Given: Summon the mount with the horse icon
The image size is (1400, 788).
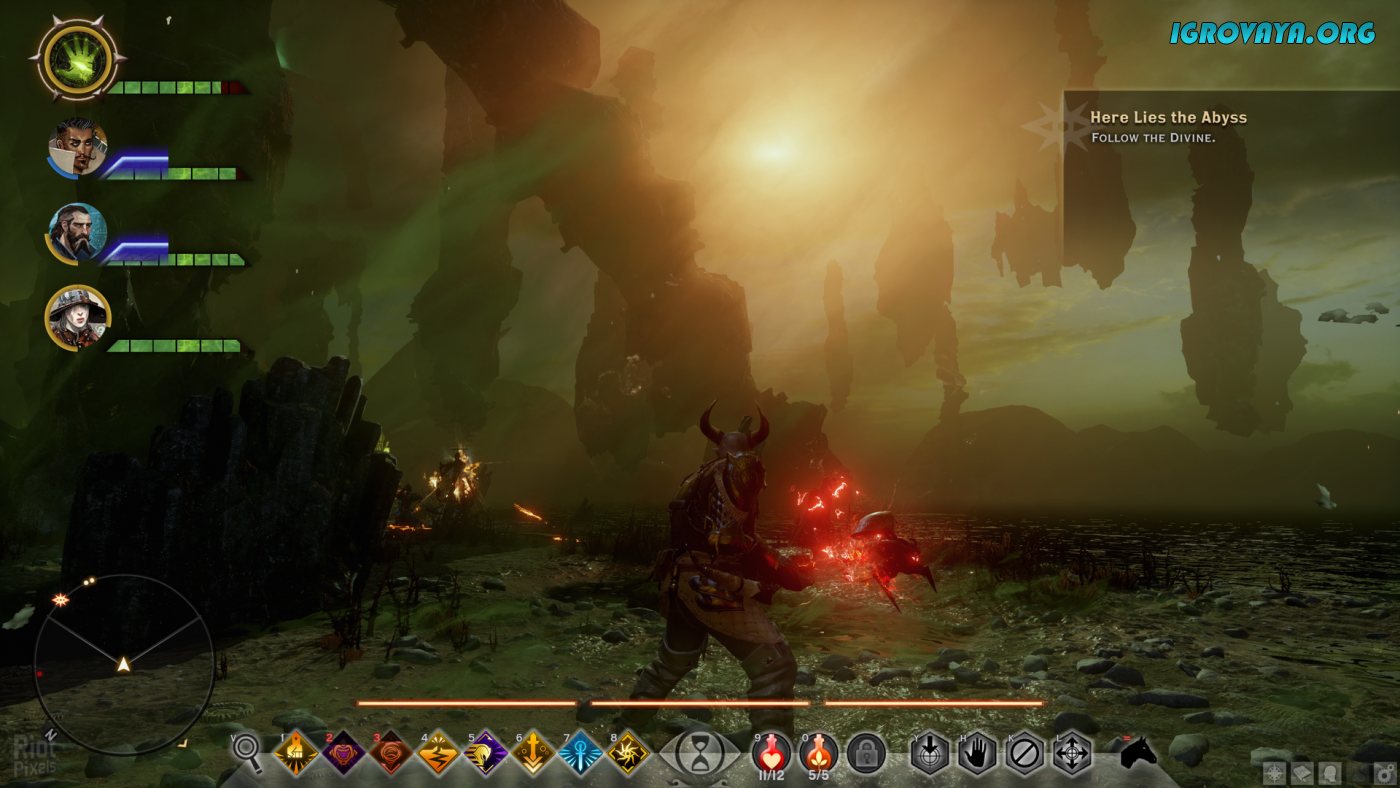Looking at the screenshot, I should point(1137,753).
